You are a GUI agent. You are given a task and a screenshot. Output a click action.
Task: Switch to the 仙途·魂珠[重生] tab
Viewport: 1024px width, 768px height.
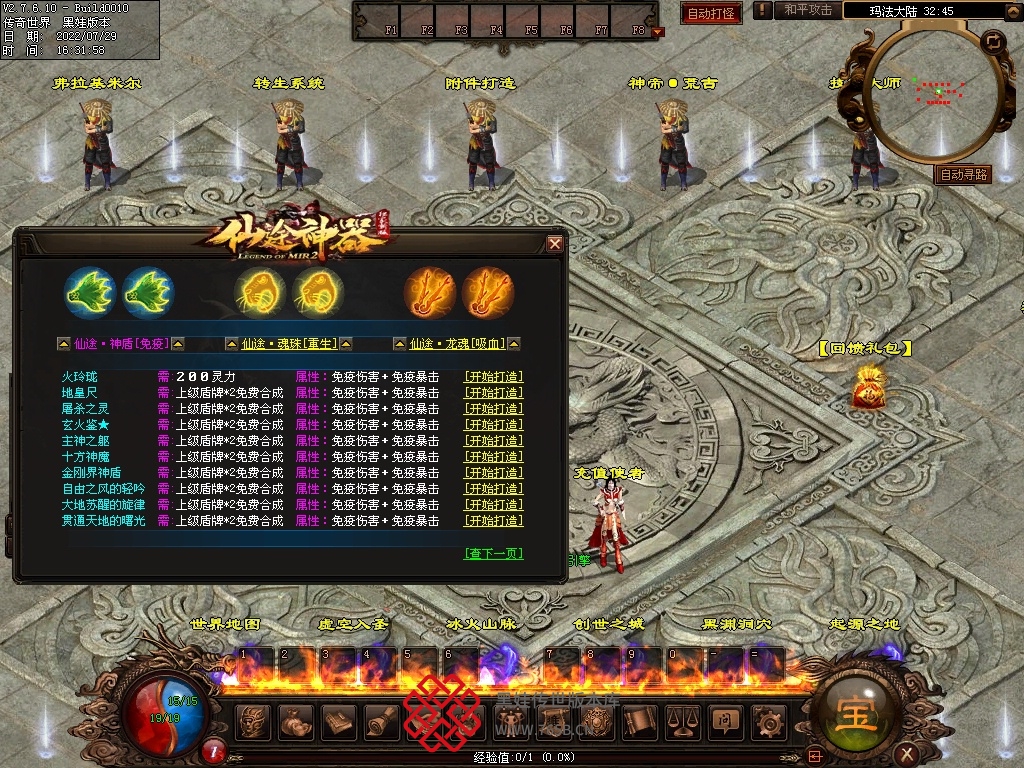pyautogui.click(x=289, y=344)
